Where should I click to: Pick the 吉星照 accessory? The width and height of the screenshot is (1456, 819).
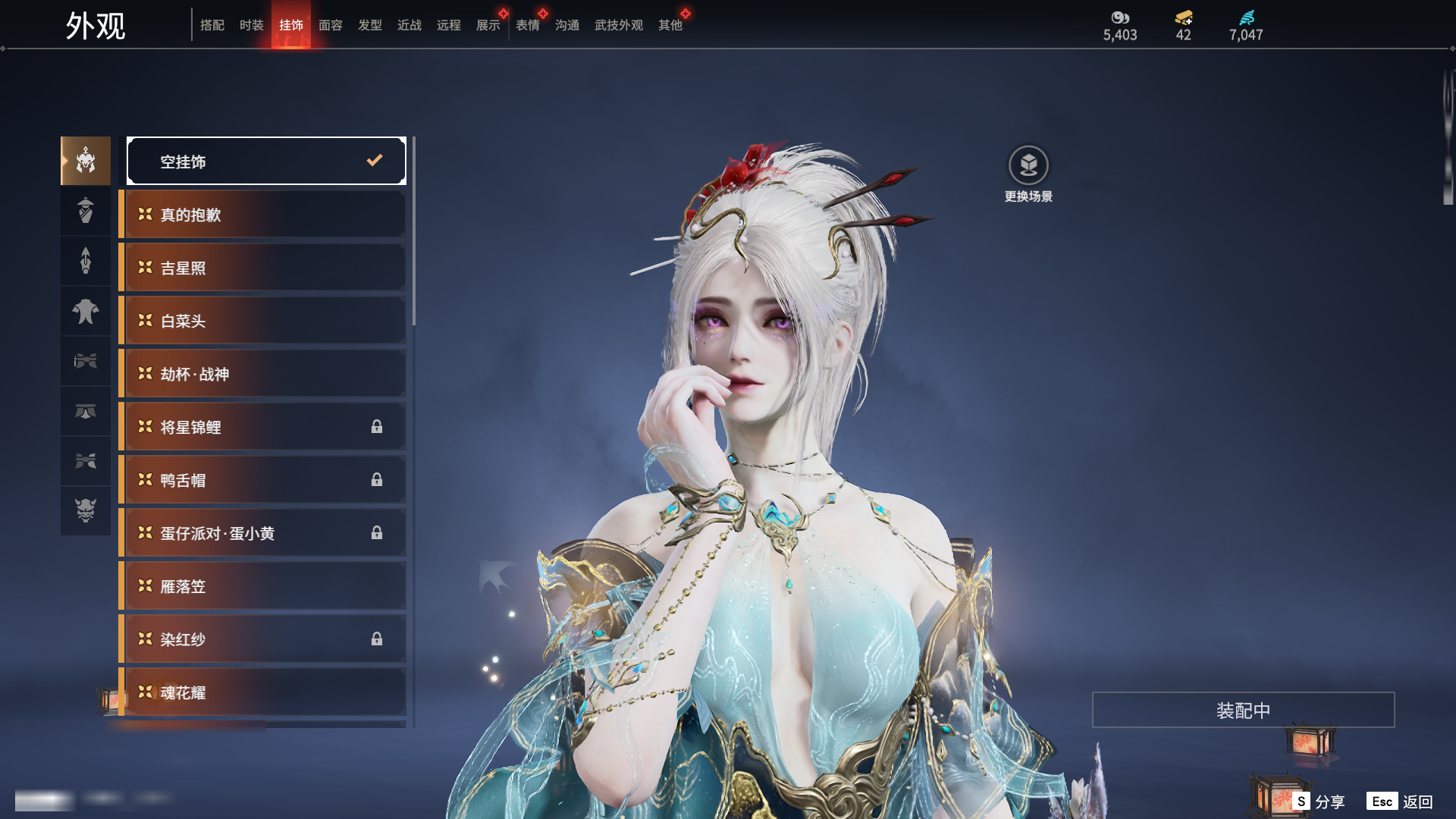pyautogui.click(x=262, y=268)
